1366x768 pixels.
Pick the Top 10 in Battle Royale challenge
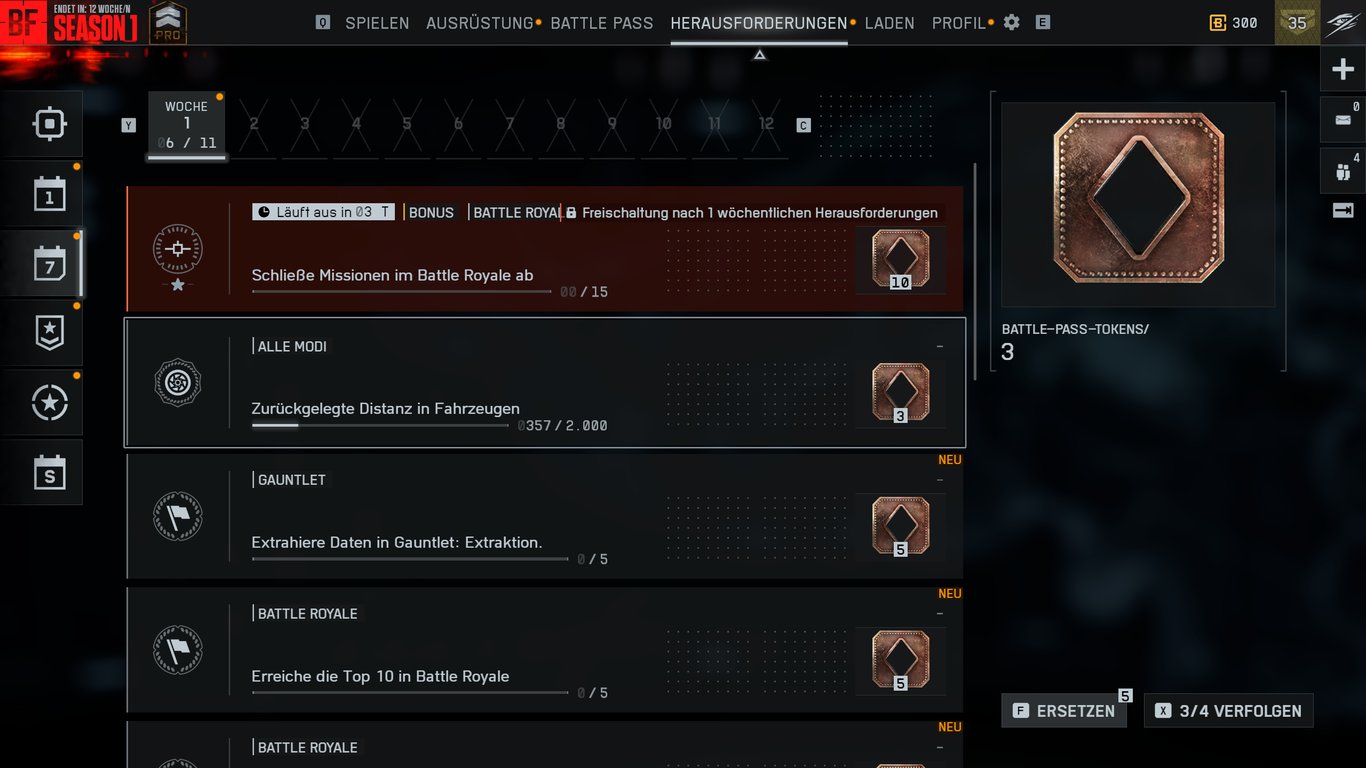545,650
